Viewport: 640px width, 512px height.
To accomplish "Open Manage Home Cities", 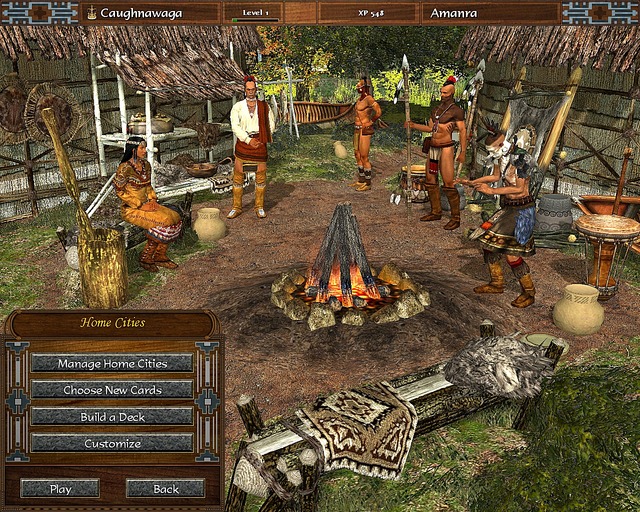I will coord(112,363).
